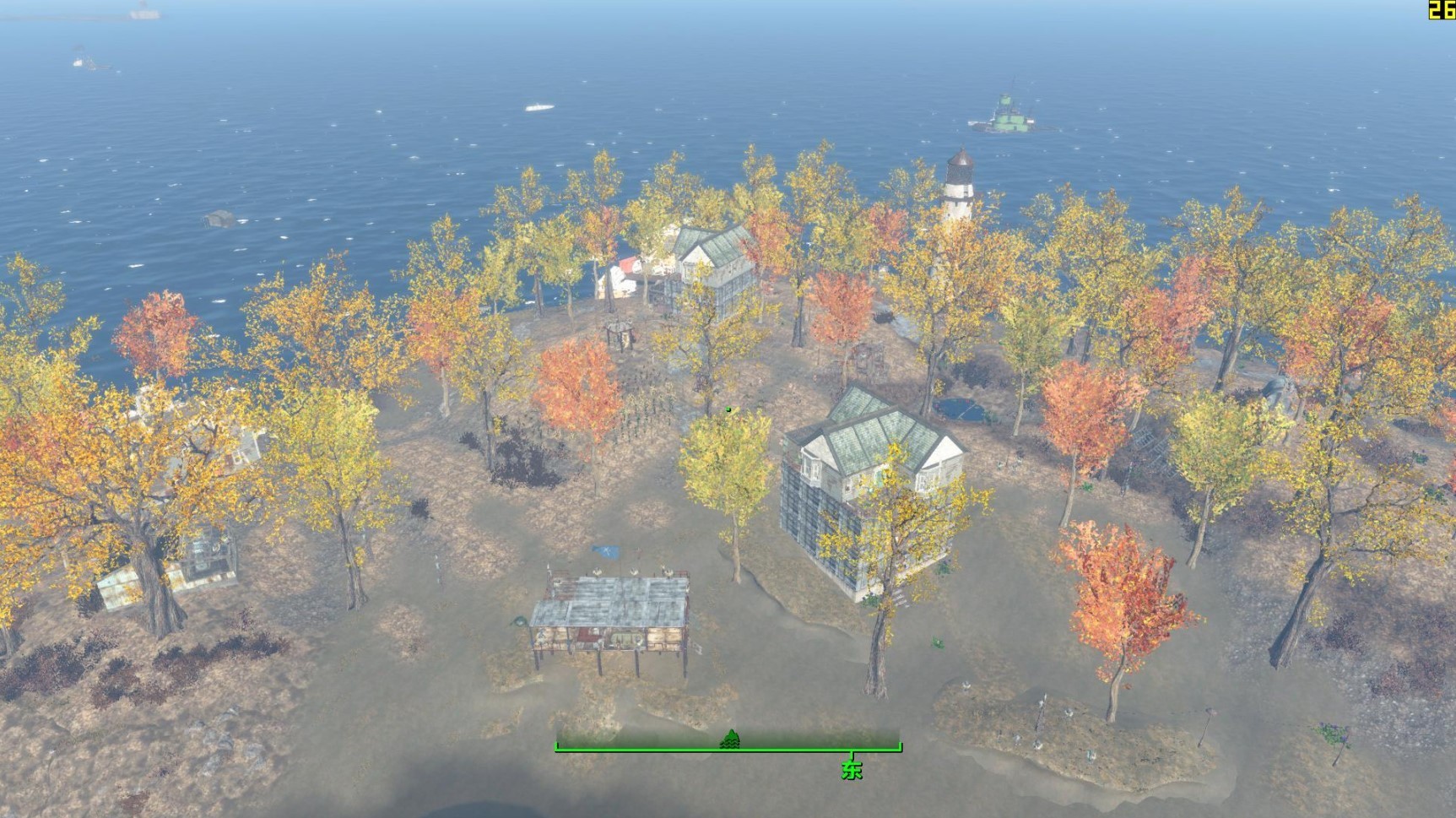Click the island location marker on the compass
This screenshot has width=1456, height=818.
(730, 740)
